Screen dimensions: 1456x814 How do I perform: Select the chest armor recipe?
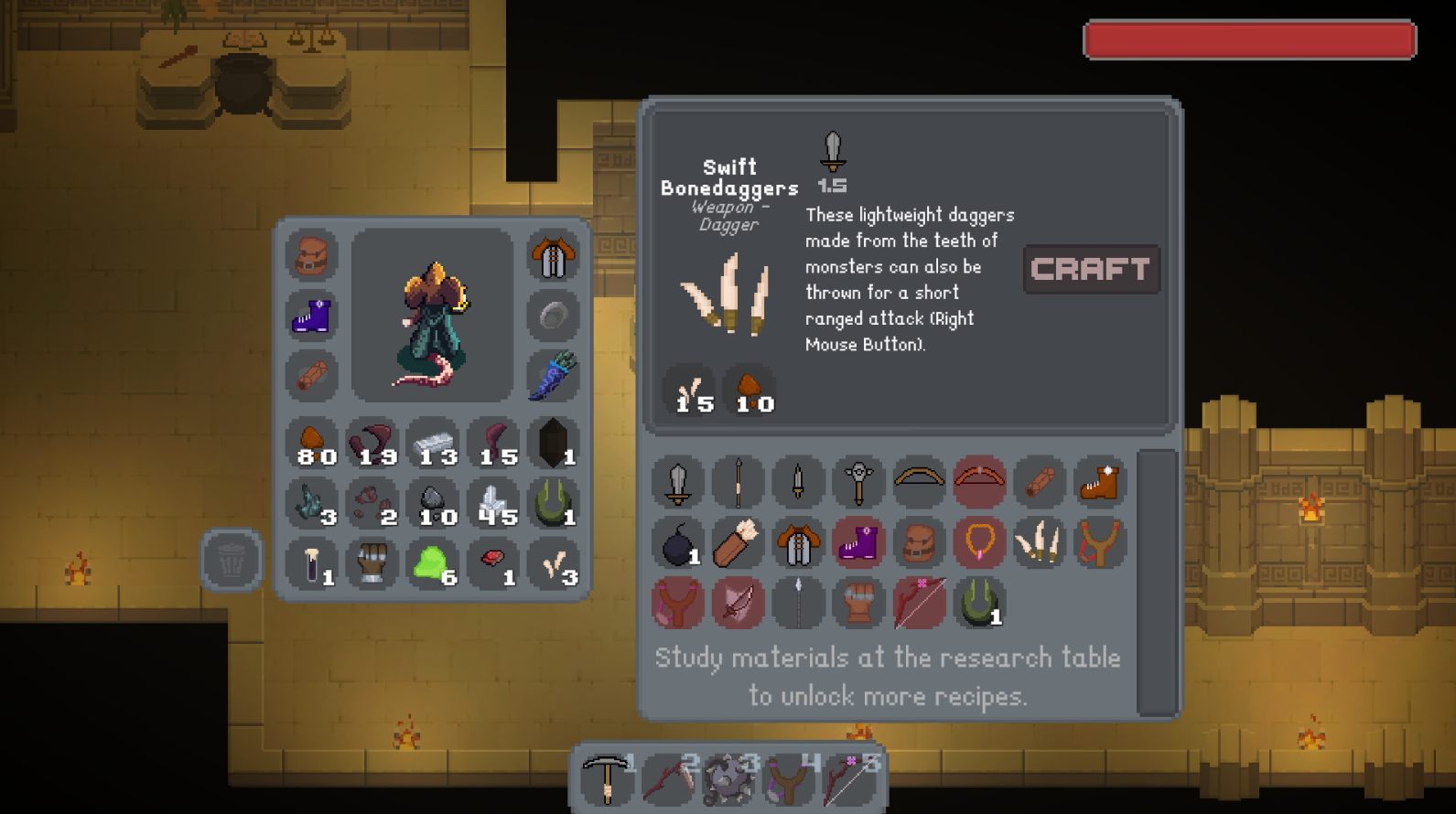[798, 542]
